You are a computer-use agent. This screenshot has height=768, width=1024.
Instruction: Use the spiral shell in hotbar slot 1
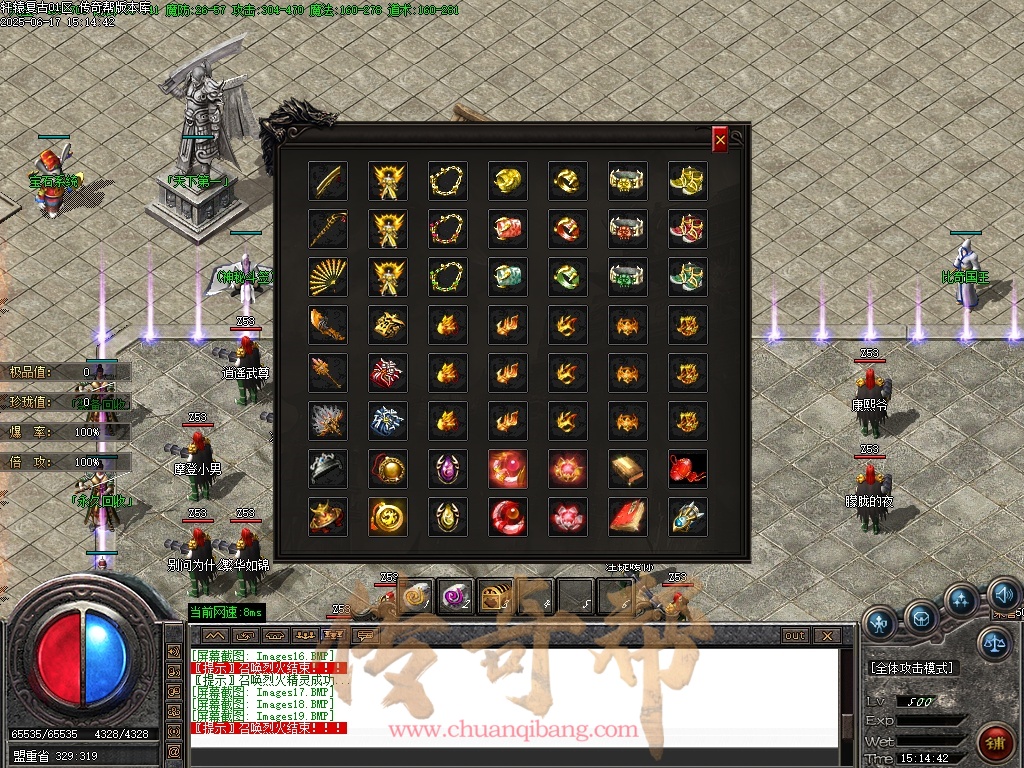pos(417,597)
